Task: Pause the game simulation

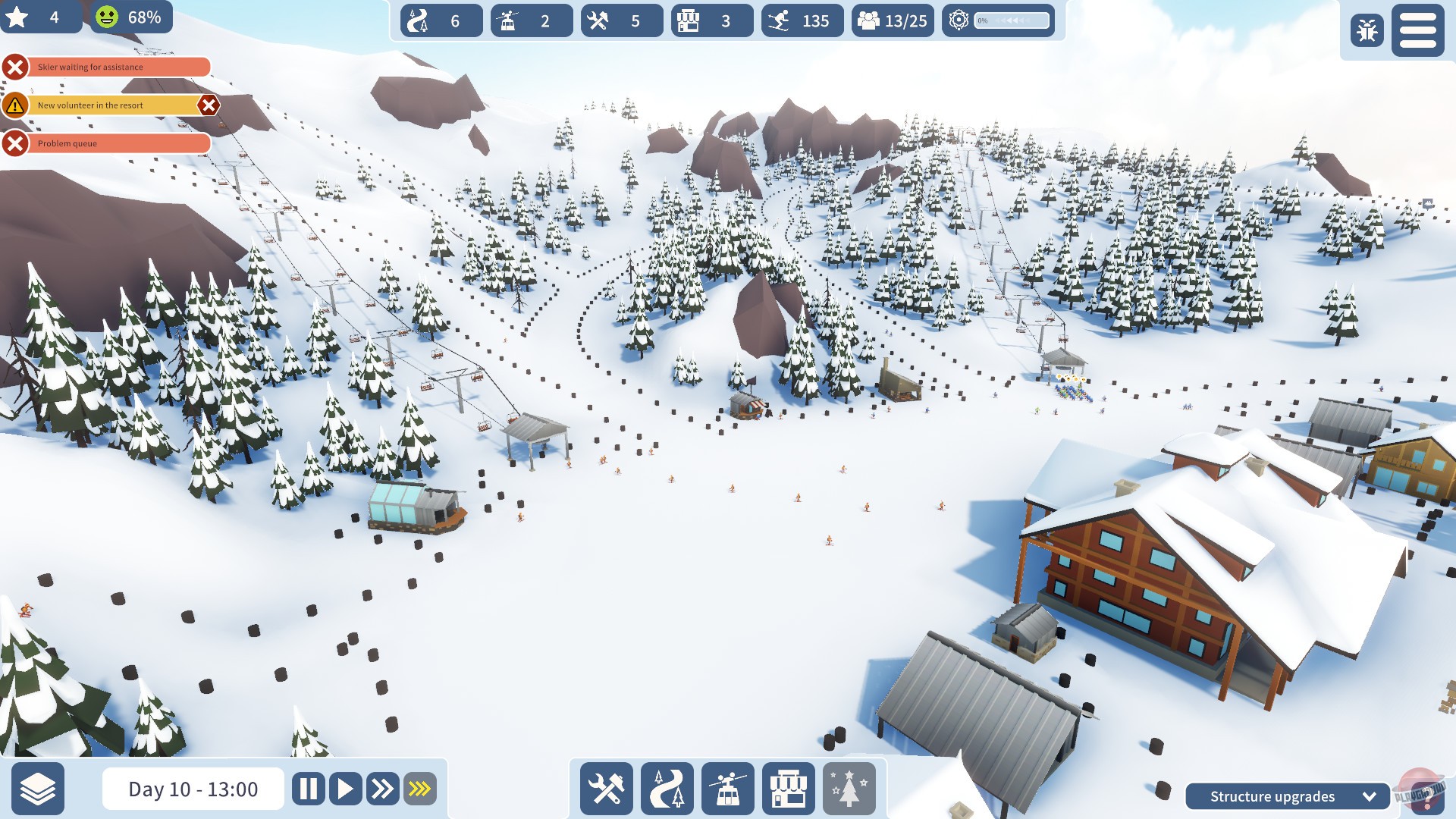Action: click(308, 789)
